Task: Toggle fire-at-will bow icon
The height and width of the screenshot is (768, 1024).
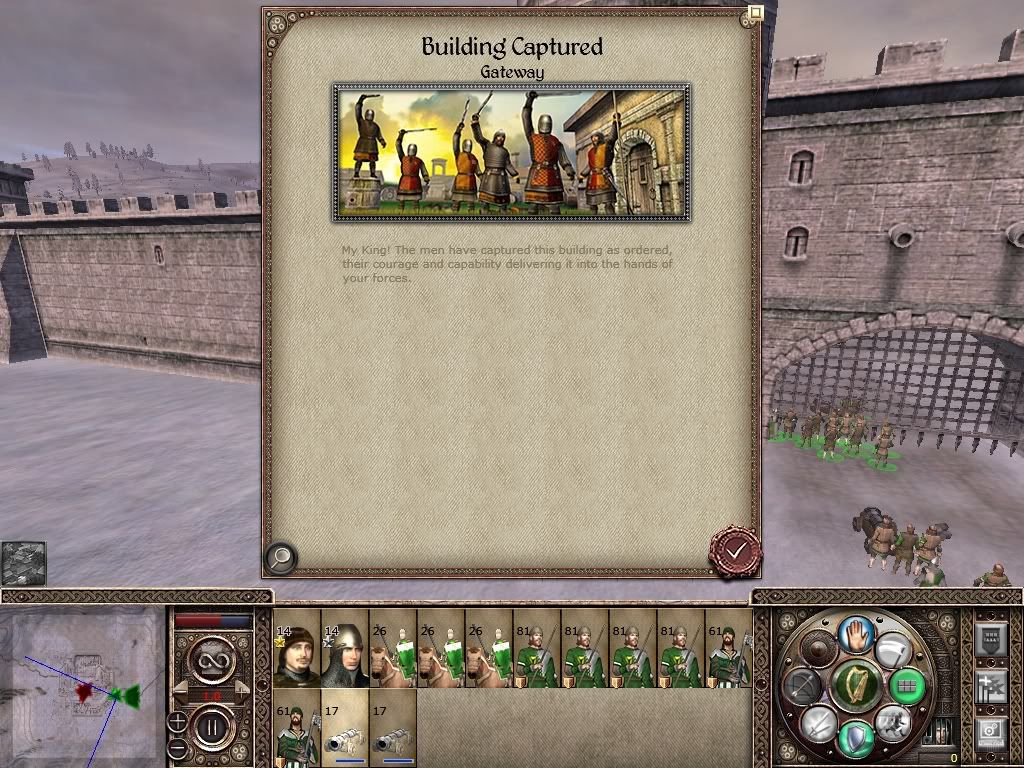Action: tap(802, 686)
